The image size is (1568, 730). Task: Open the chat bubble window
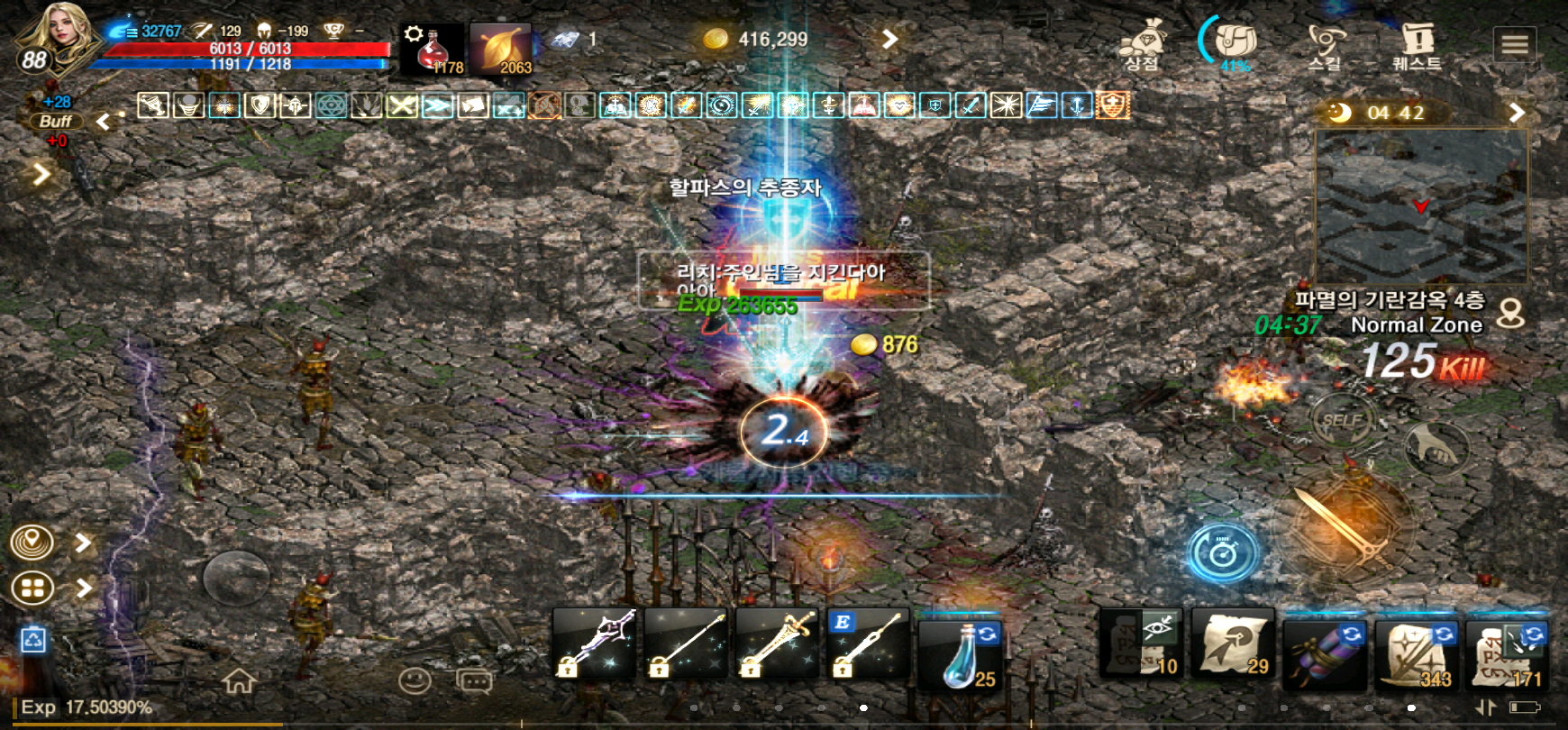pos(474,681)
